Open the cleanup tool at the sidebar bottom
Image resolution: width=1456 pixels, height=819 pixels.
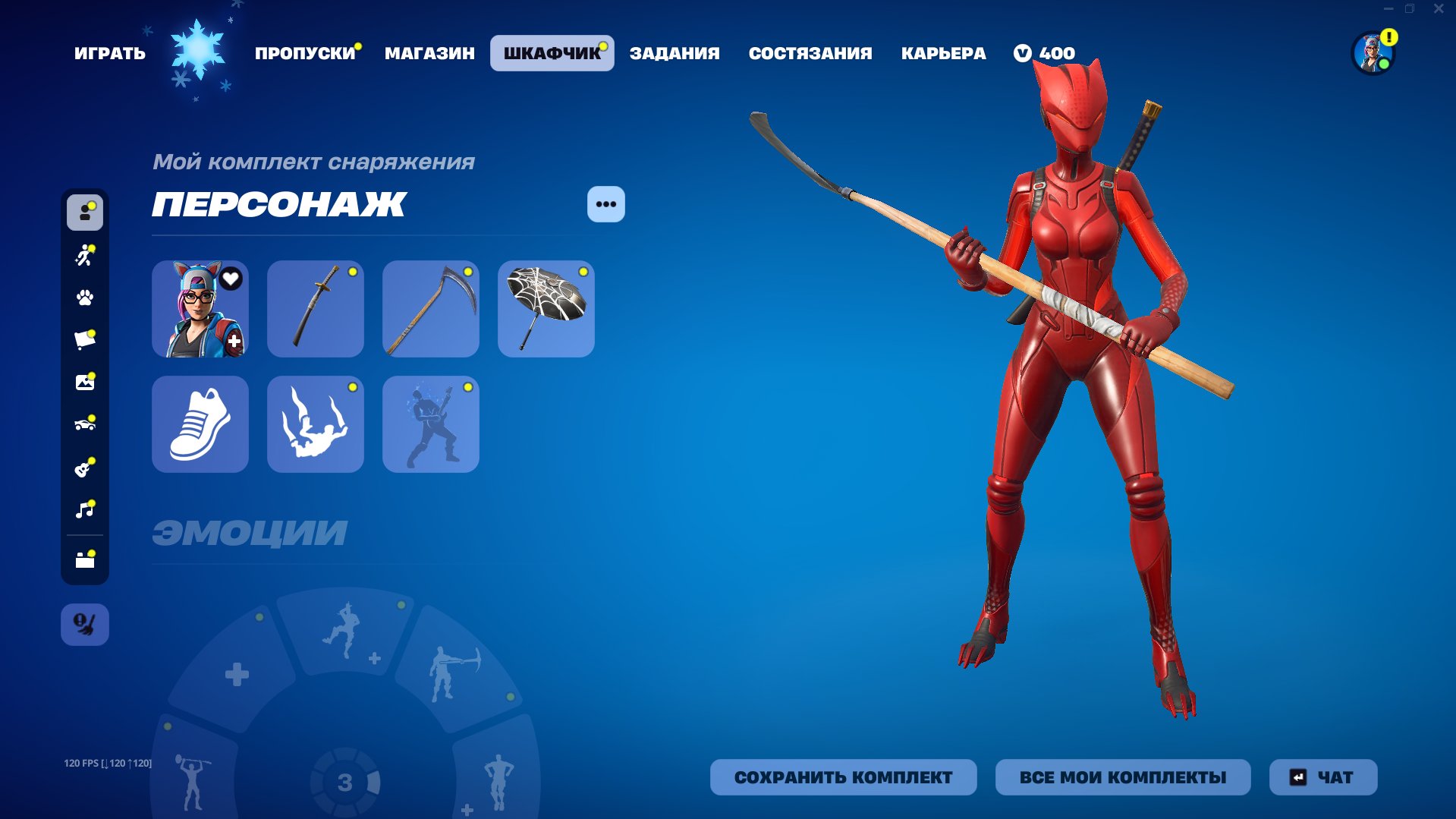tap(84, 624)
